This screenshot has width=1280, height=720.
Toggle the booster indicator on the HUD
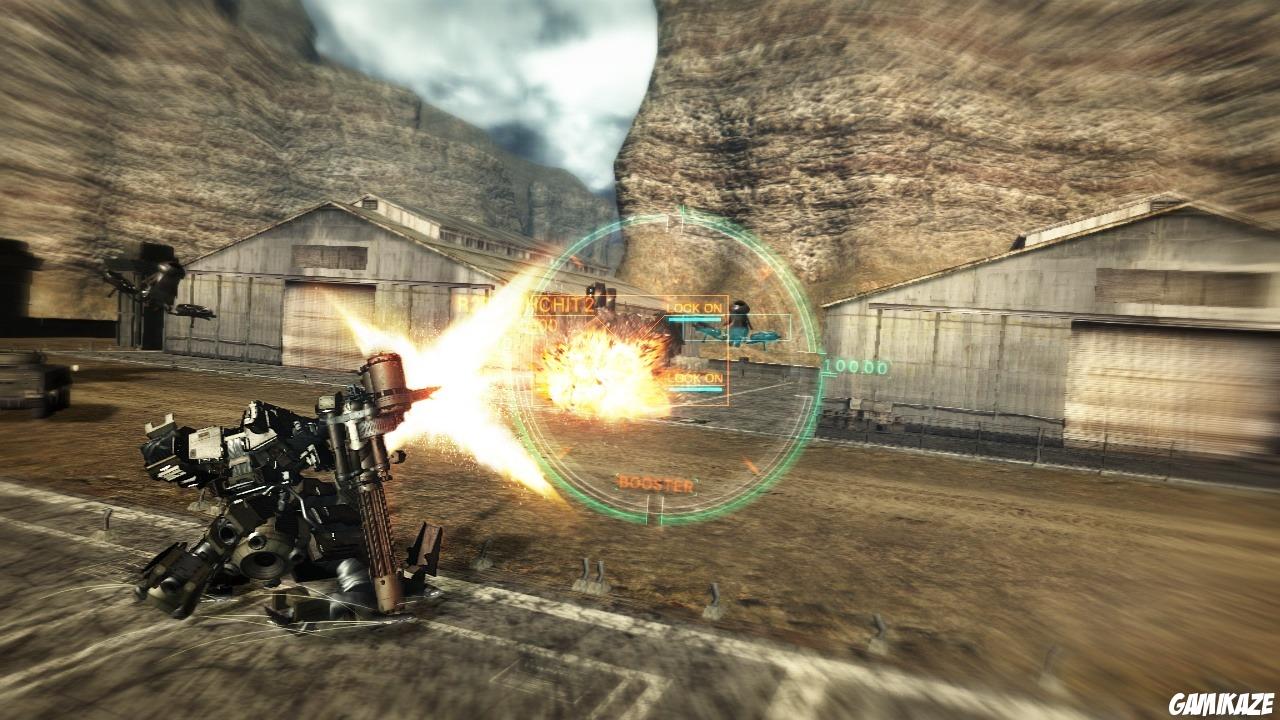(x=655, y=483)
